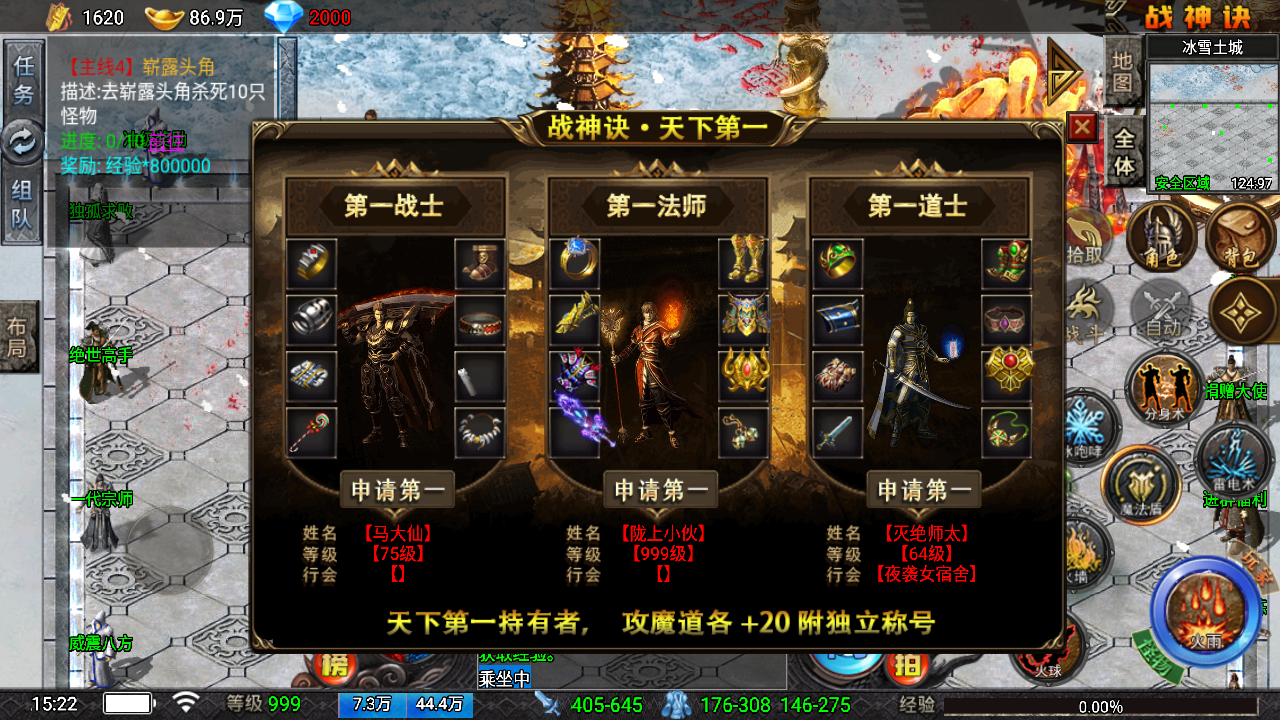Open the 背包 bag

(x=1239, y=240)
